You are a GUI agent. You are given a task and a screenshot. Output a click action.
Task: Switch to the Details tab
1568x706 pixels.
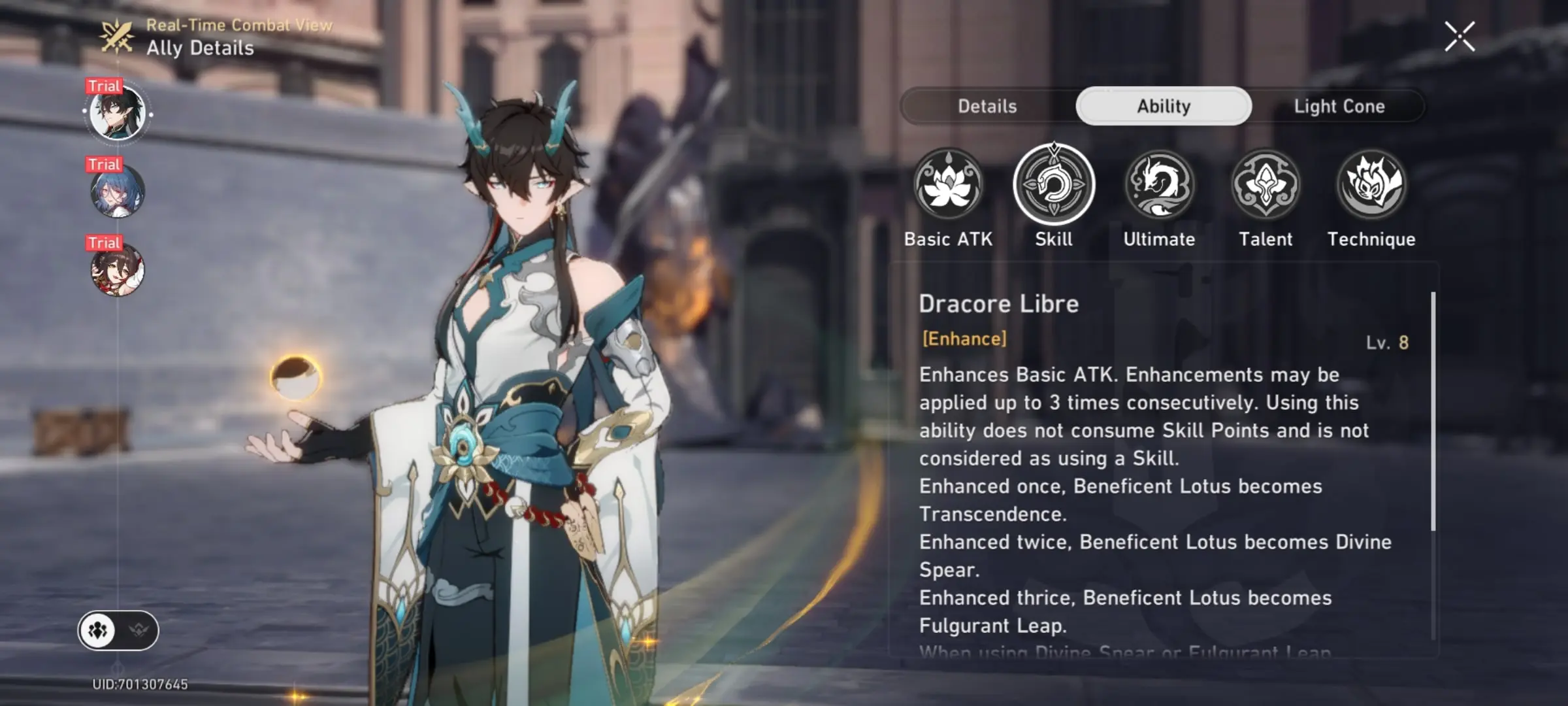tap(987, 106)
